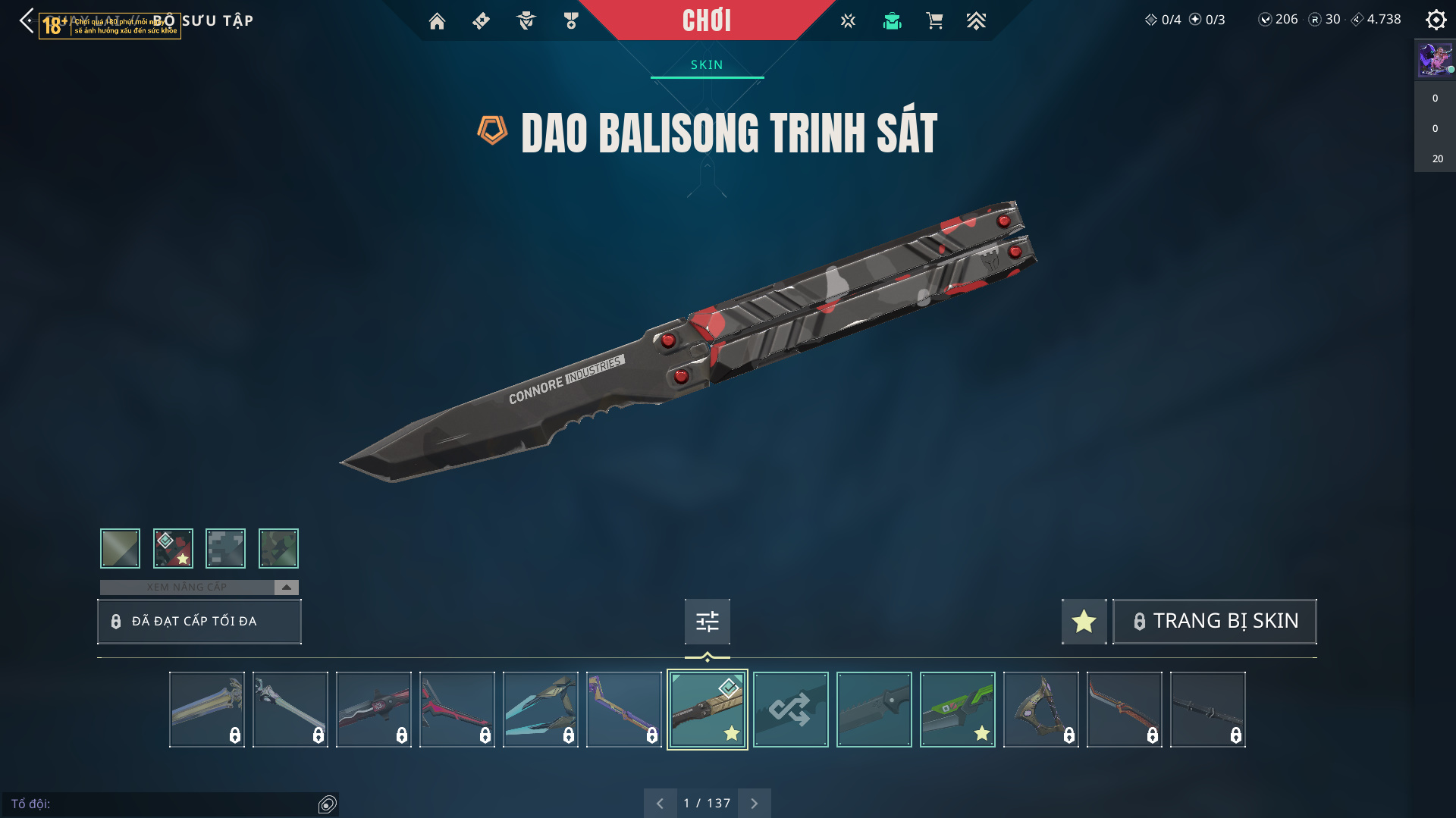
Task: Select the curved axe skin thumbnail
Action: (x=1040, y=710)
